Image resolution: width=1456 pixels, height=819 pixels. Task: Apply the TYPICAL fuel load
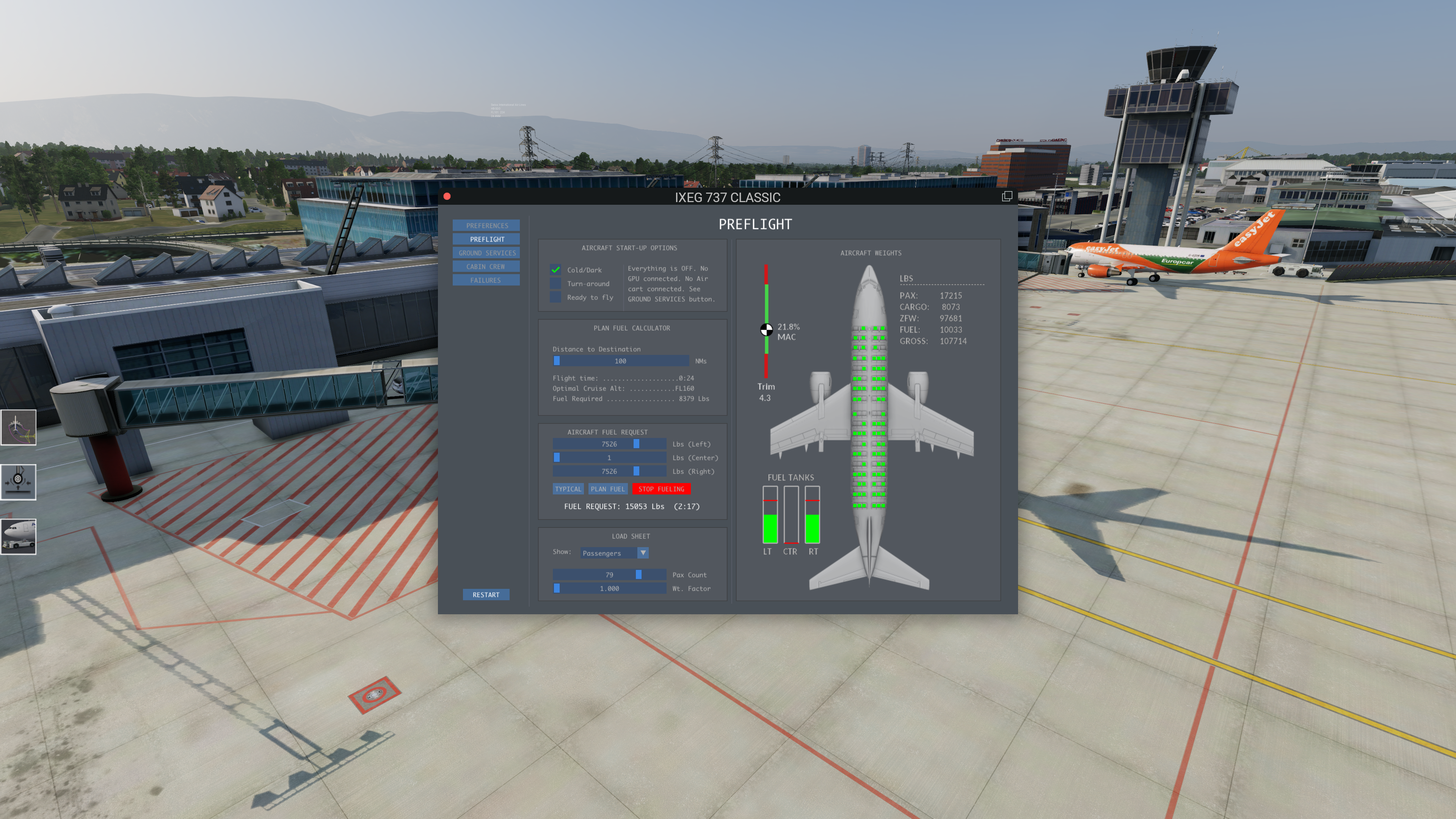[568, 489]
